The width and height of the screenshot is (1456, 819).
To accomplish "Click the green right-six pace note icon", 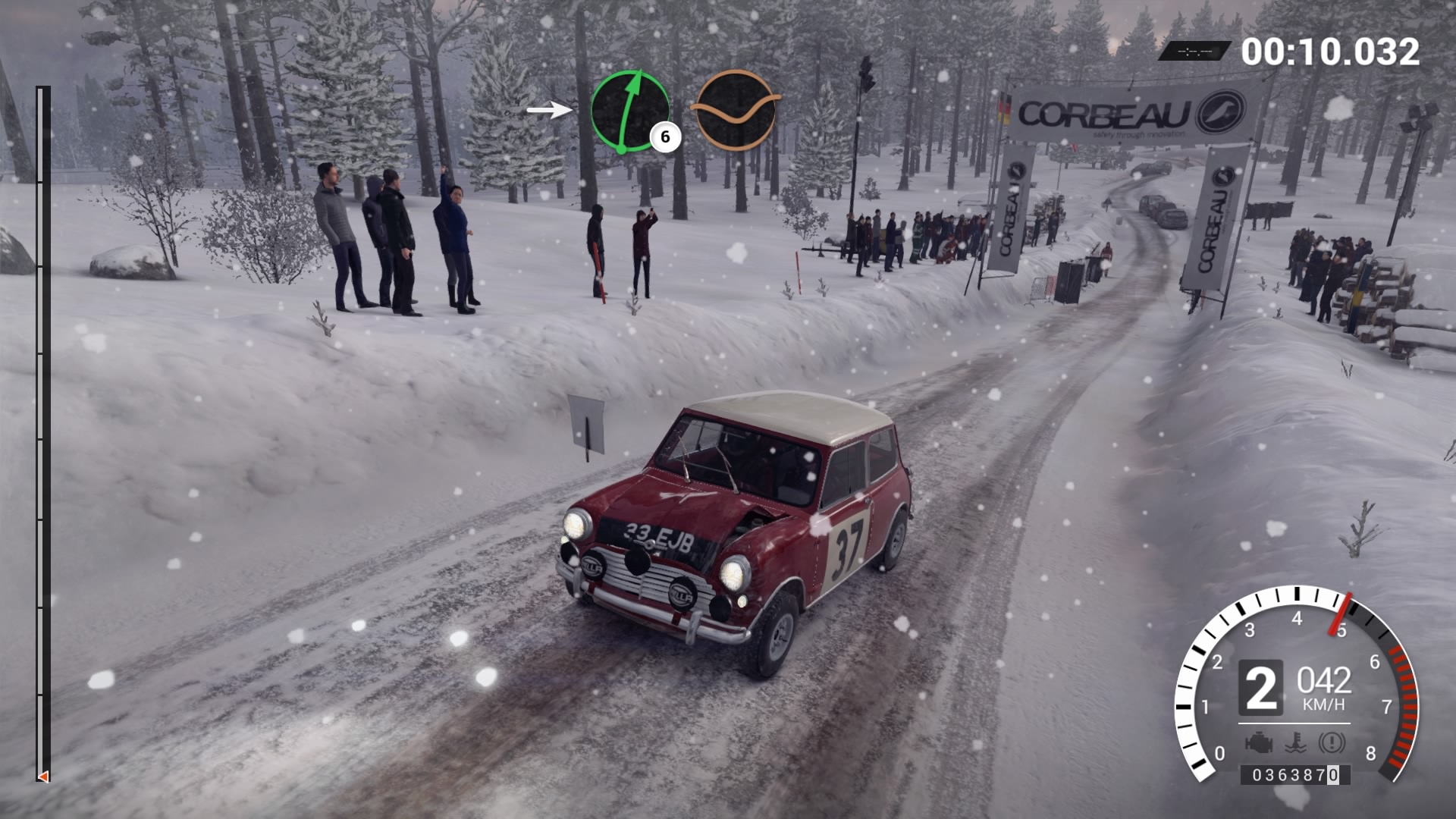I will pyautogui.click(x=629, y=111).
